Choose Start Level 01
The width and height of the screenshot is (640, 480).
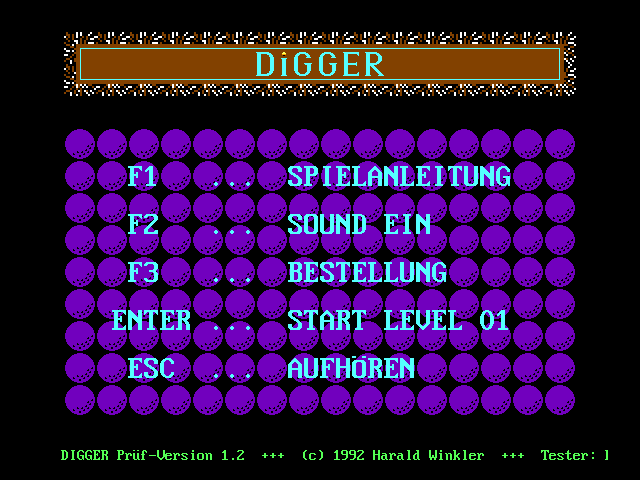coord(398,321)
